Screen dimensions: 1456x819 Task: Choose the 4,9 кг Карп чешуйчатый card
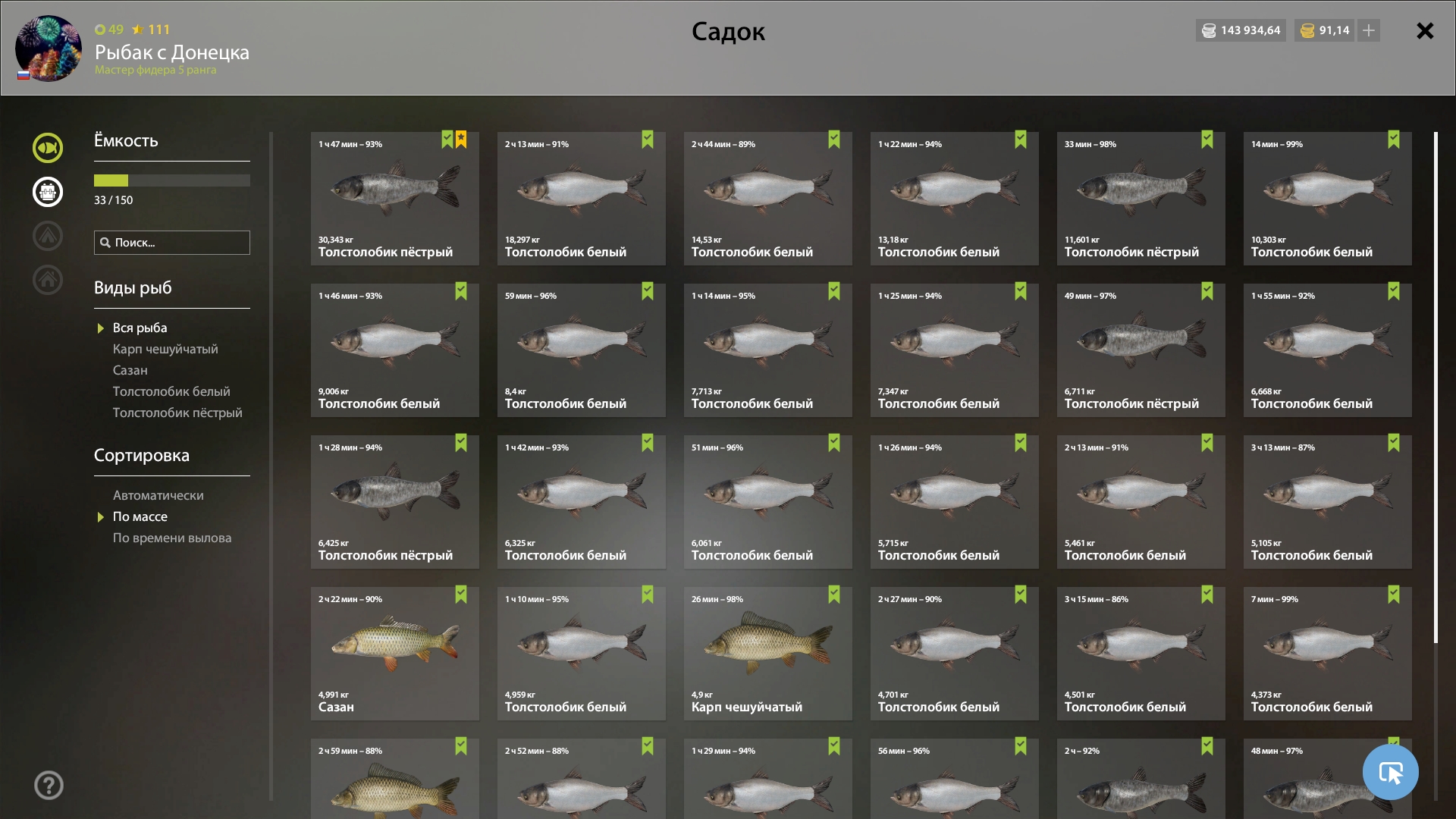(767, 654)
